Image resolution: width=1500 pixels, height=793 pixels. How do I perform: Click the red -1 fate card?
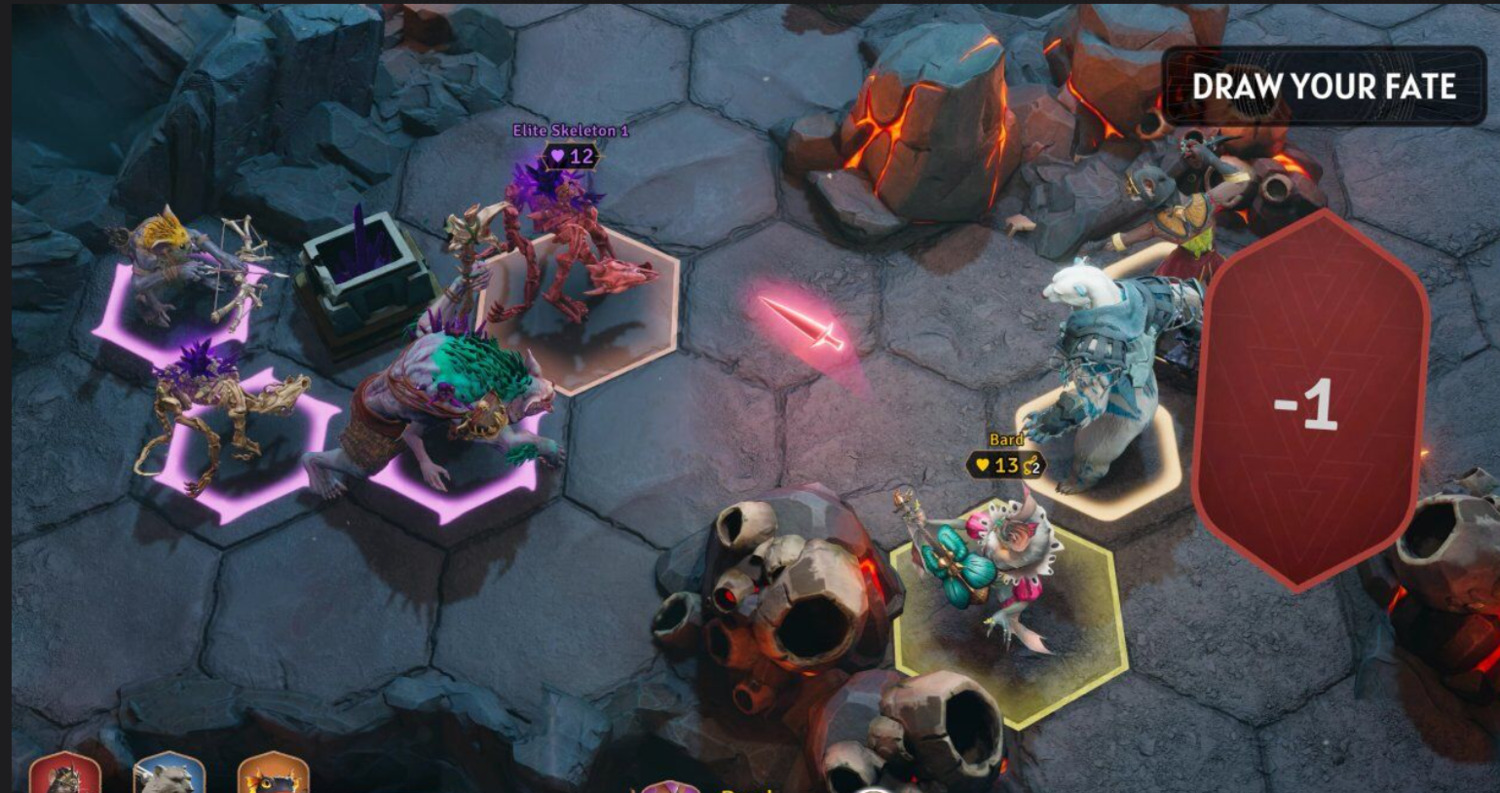coord(1311,400)
